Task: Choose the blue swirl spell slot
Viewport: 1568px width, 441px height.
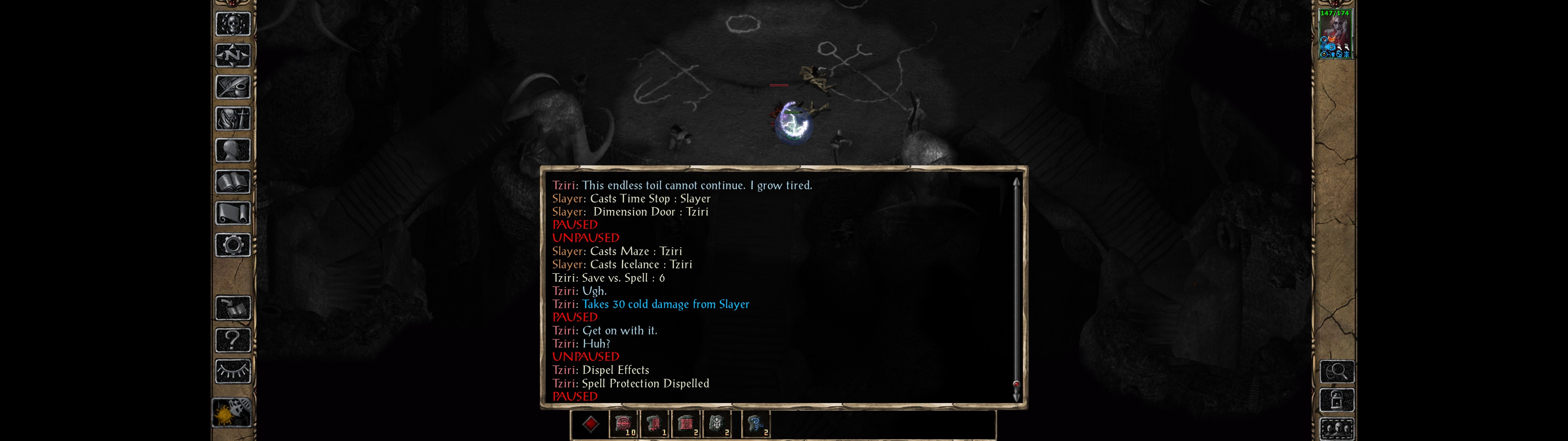Action: point(756,424)
